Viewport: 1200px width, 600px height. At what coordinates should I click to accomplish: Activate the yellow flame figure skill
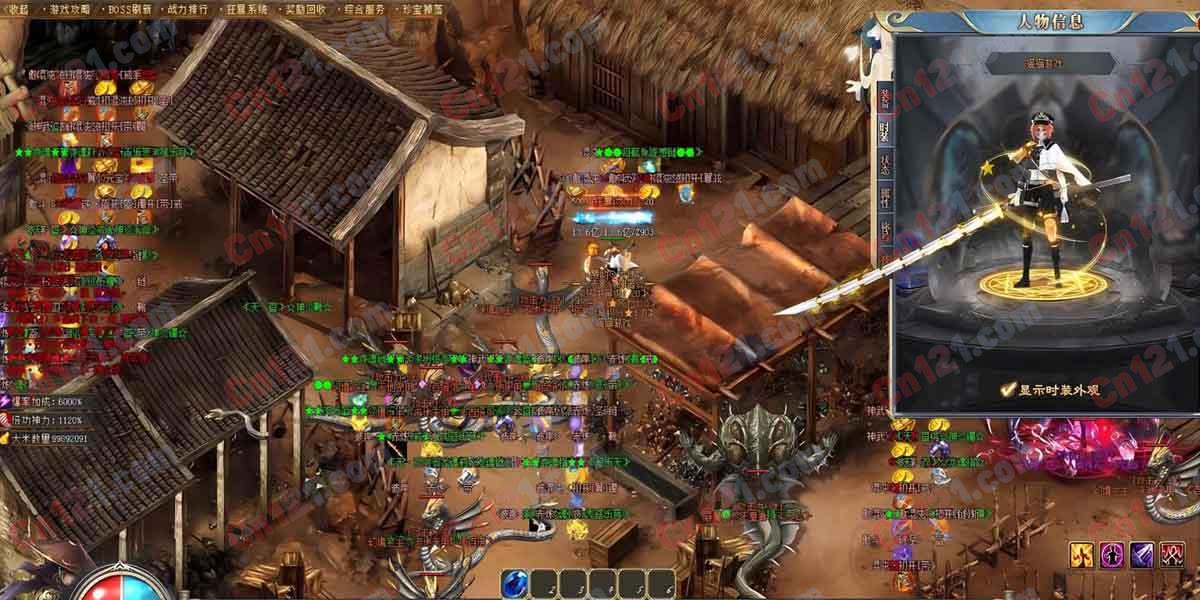click(1081, 554)
